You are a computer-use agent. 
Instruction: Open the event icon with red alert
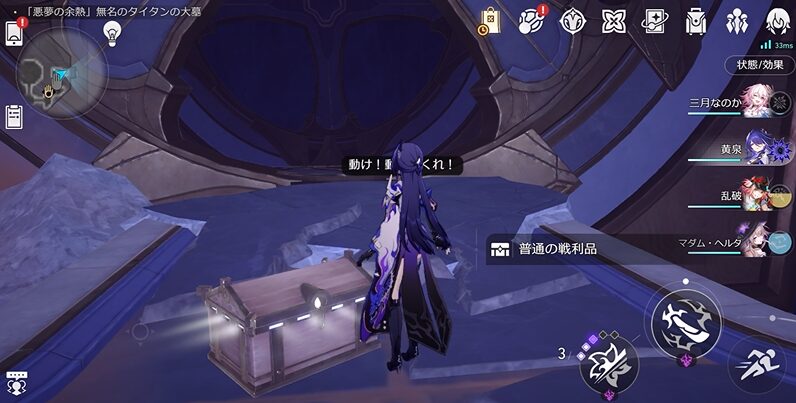pos(532,20)
